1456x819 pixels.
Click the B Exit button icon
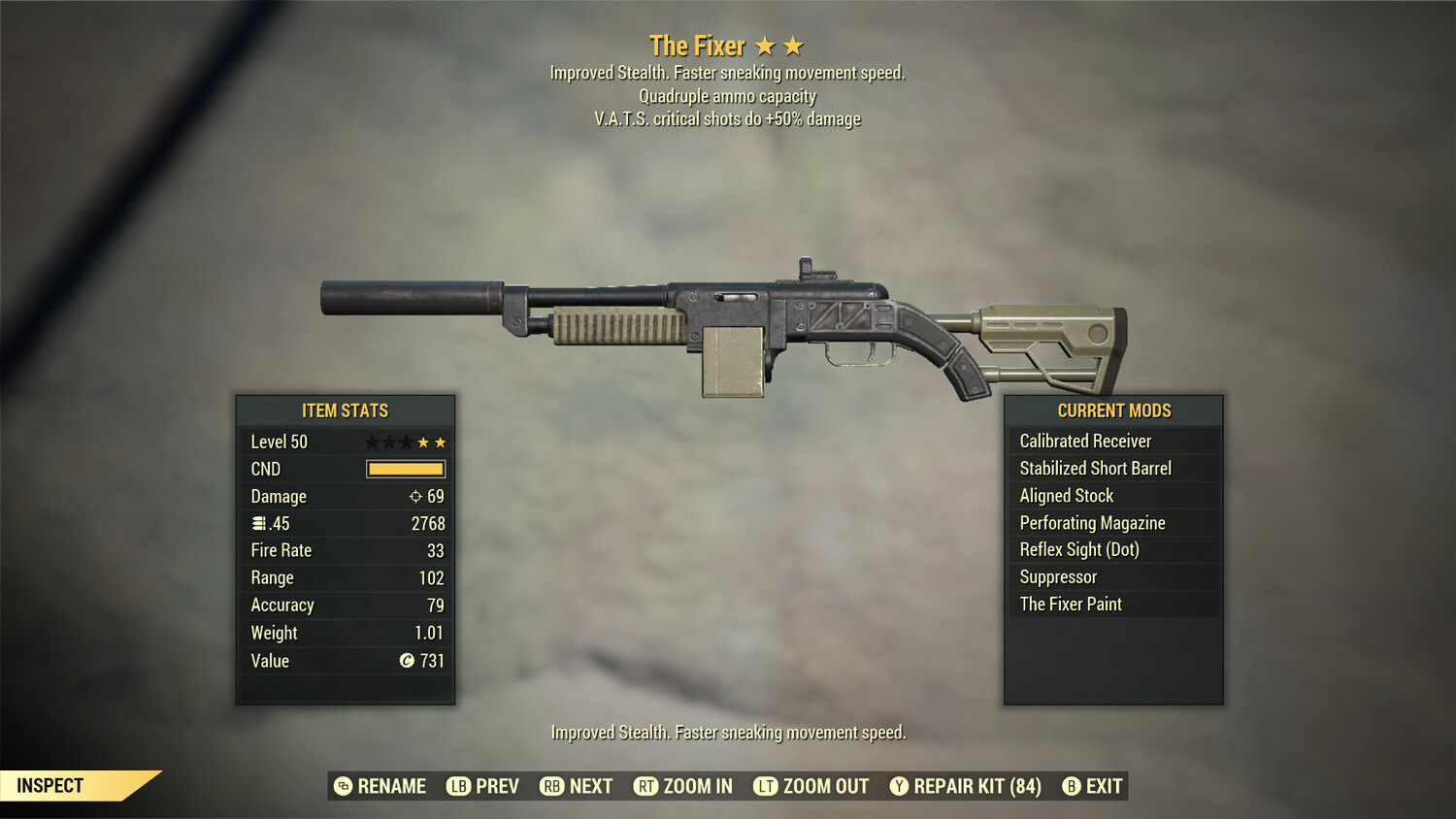pos(1072,786)
